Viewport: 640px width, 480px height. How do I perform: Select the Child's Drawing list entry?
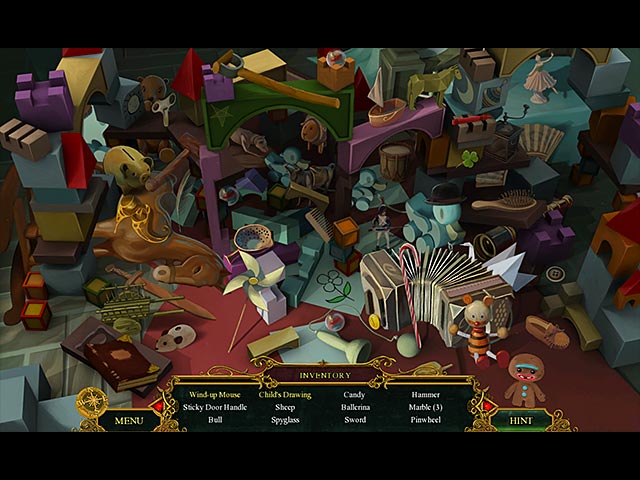click(x=285, y=395)
